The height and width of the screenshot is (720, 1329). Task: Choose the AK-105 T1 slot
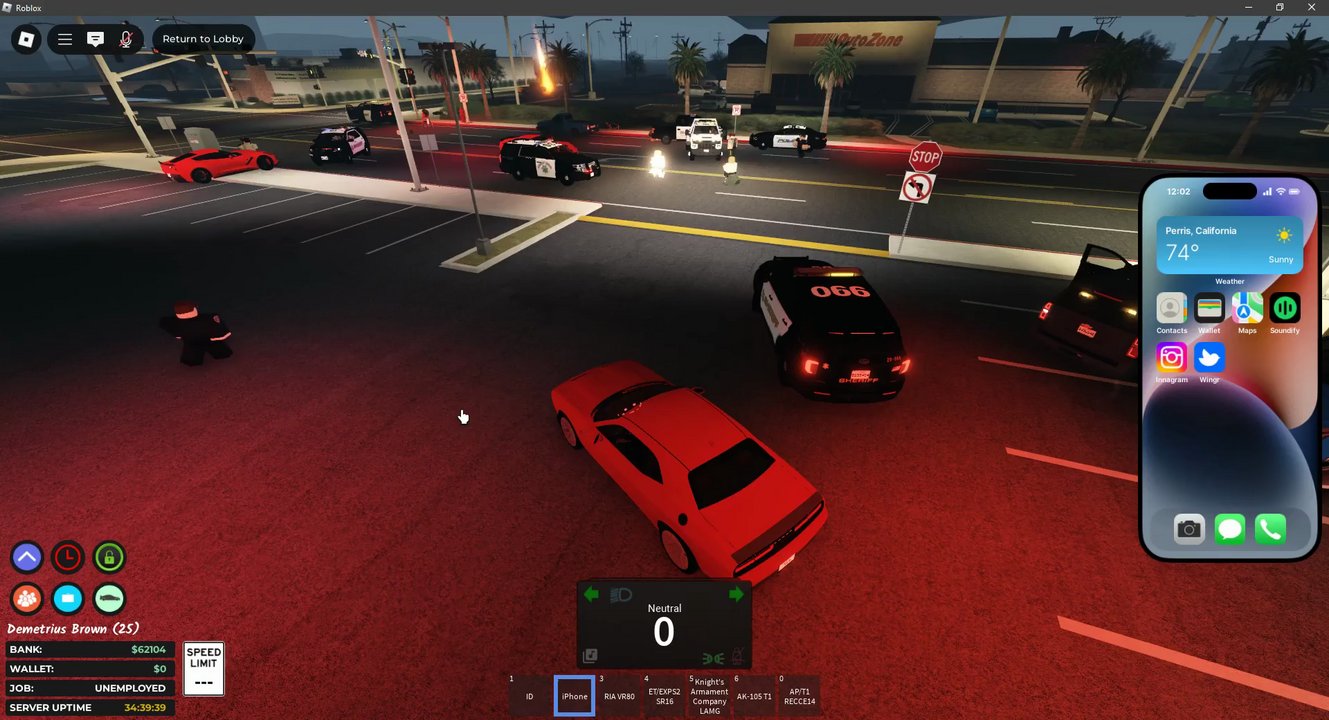coord(753,696)
